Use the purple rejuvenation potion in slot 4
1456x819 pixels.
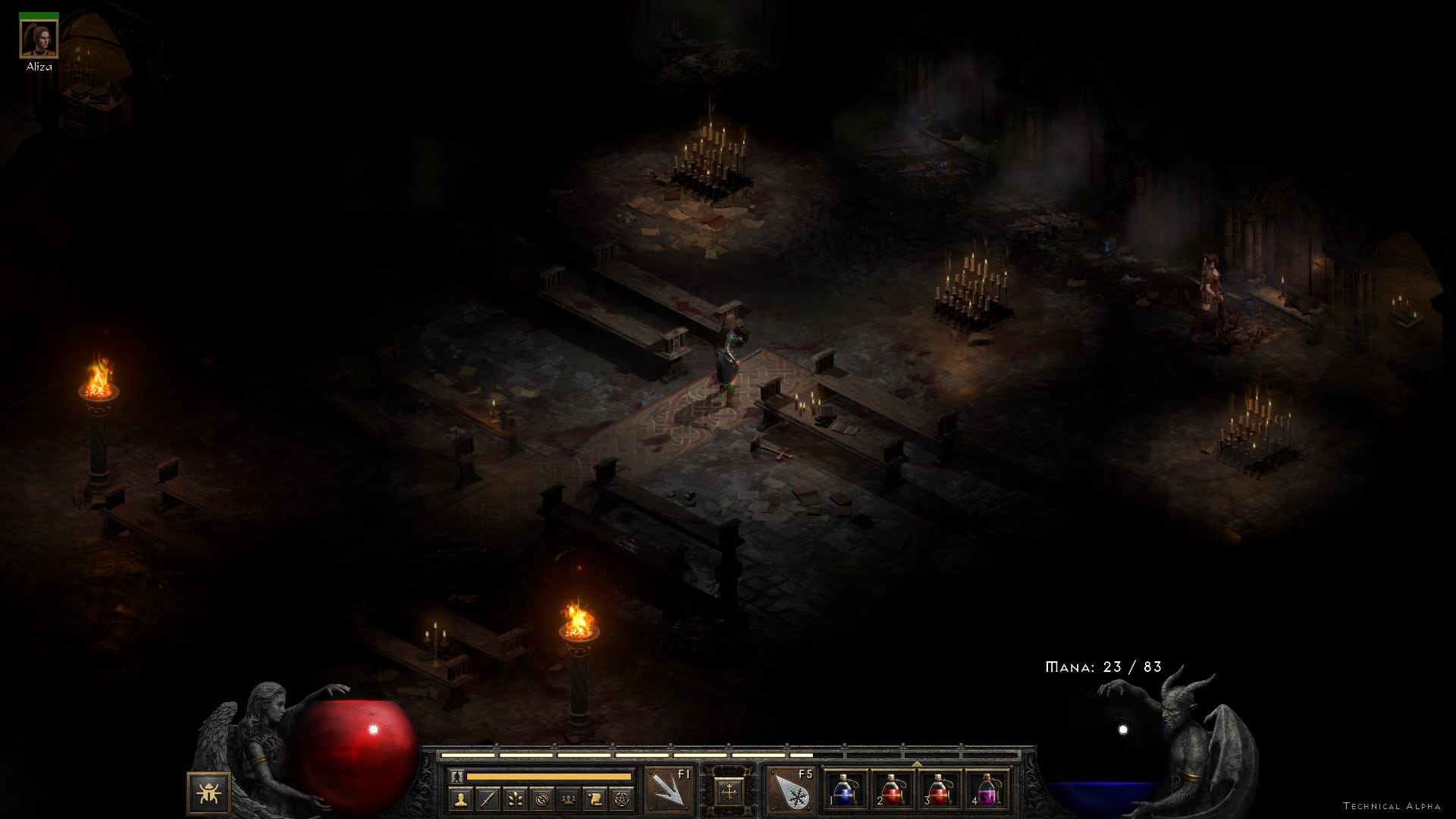tap(986, 791)
